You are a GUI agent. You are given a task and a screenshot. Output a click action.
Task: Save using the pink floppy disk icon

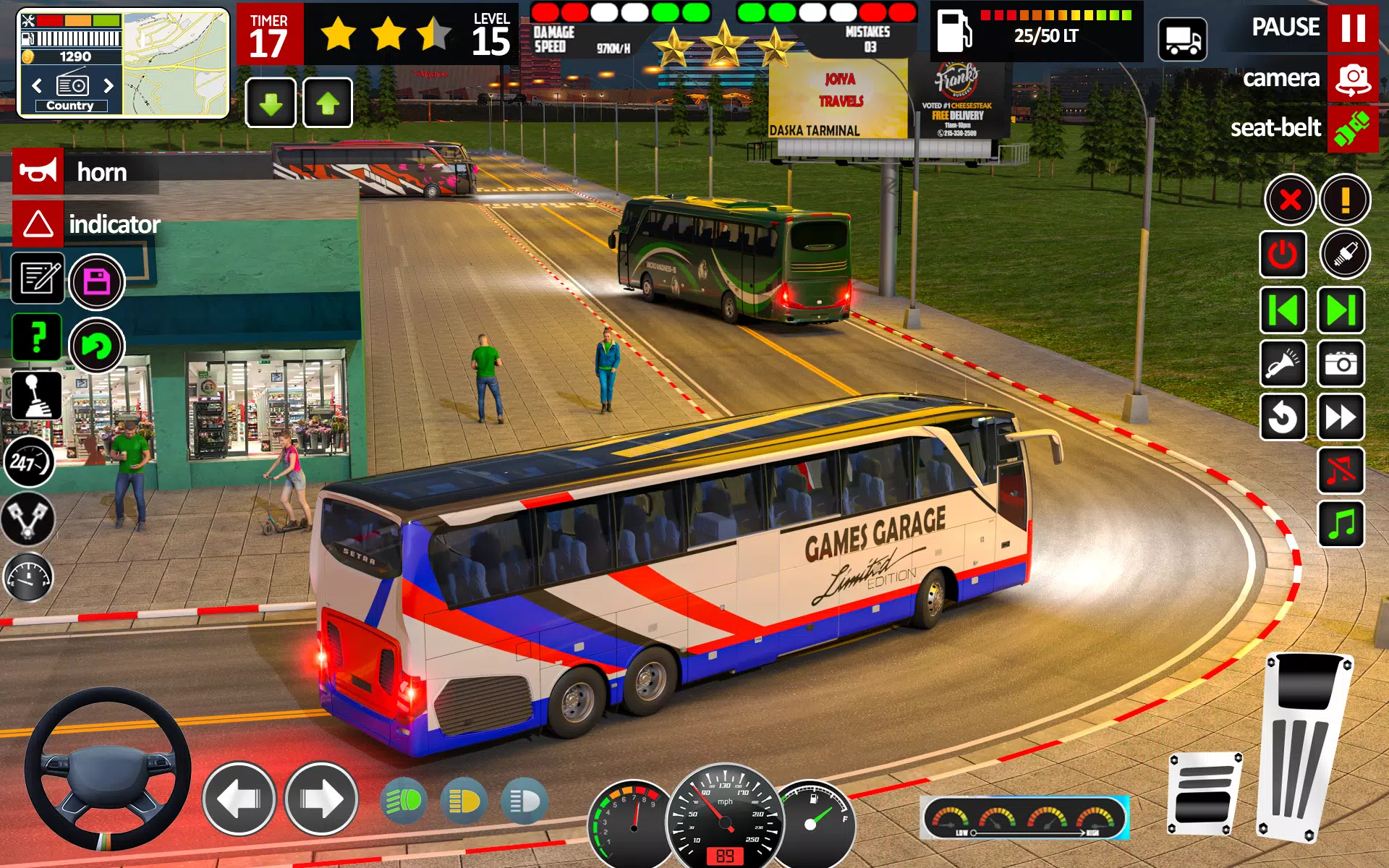pos(97,281)
